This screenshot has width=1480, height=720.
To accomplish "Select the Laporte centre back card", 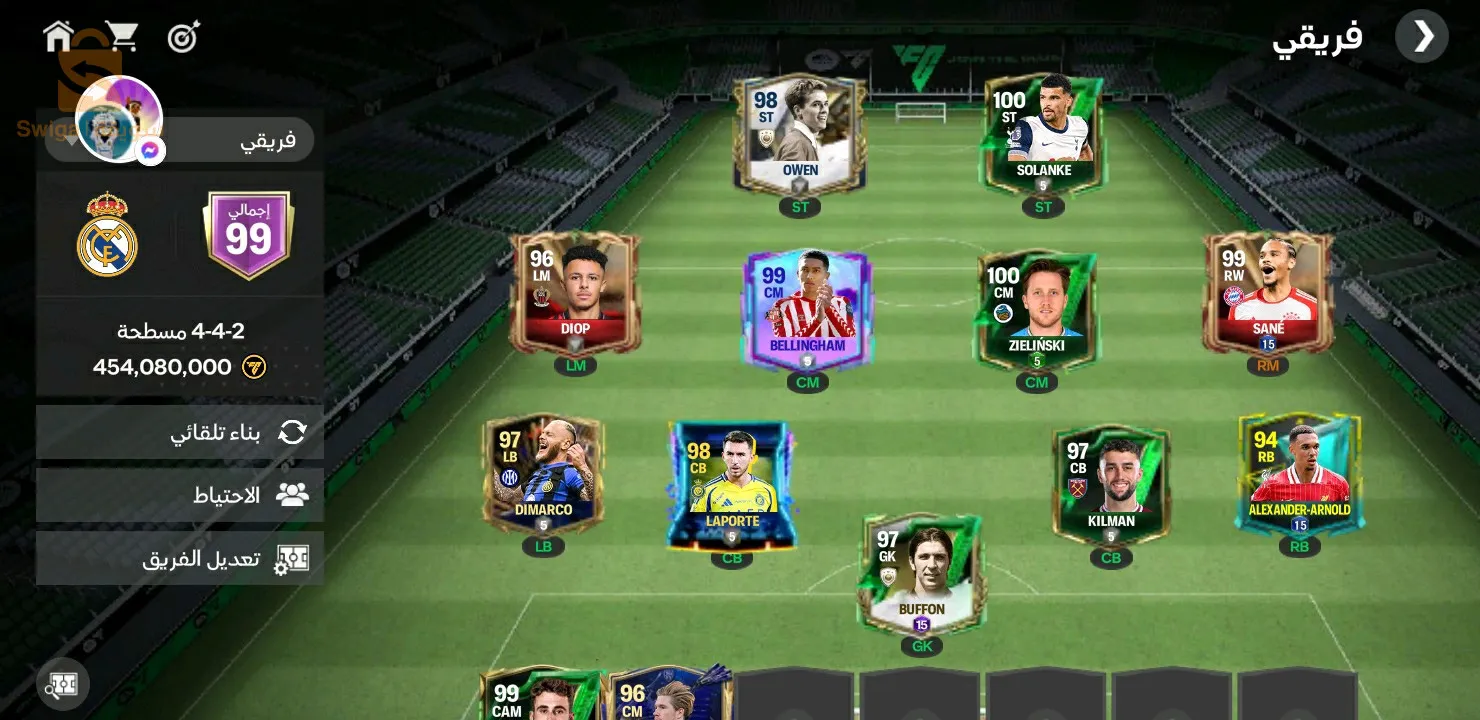I will pos(732,486).
